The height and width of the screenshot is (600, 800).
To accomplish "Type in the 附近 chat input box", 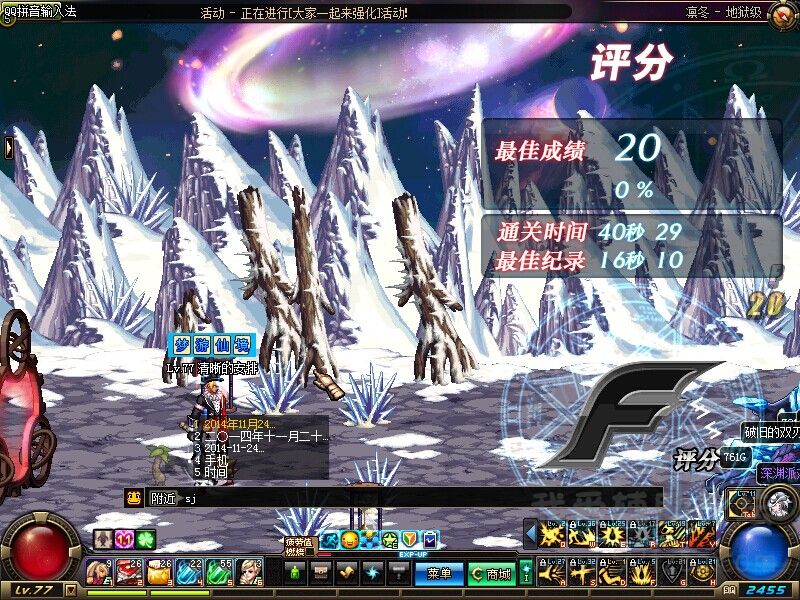I will point(400,497).
